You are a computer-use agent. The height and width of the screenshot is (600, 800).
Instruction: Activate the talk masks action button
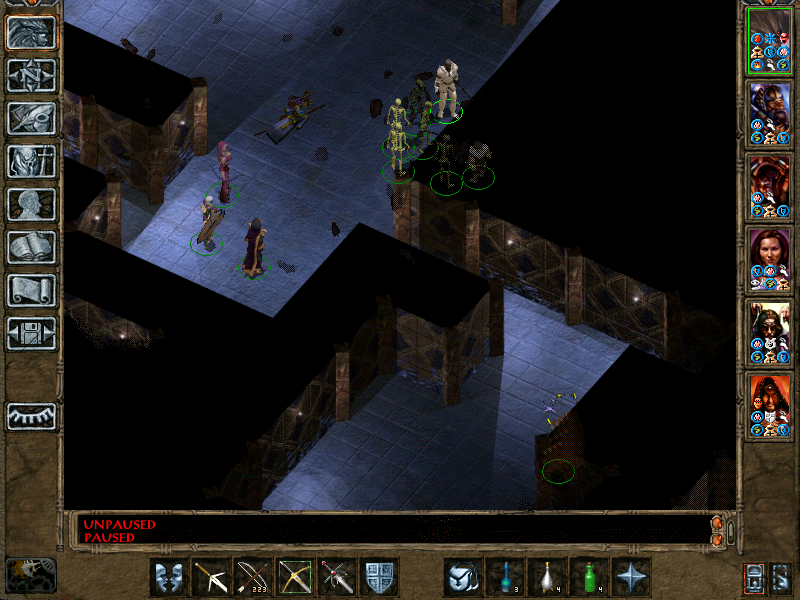[x=169, y=577]
